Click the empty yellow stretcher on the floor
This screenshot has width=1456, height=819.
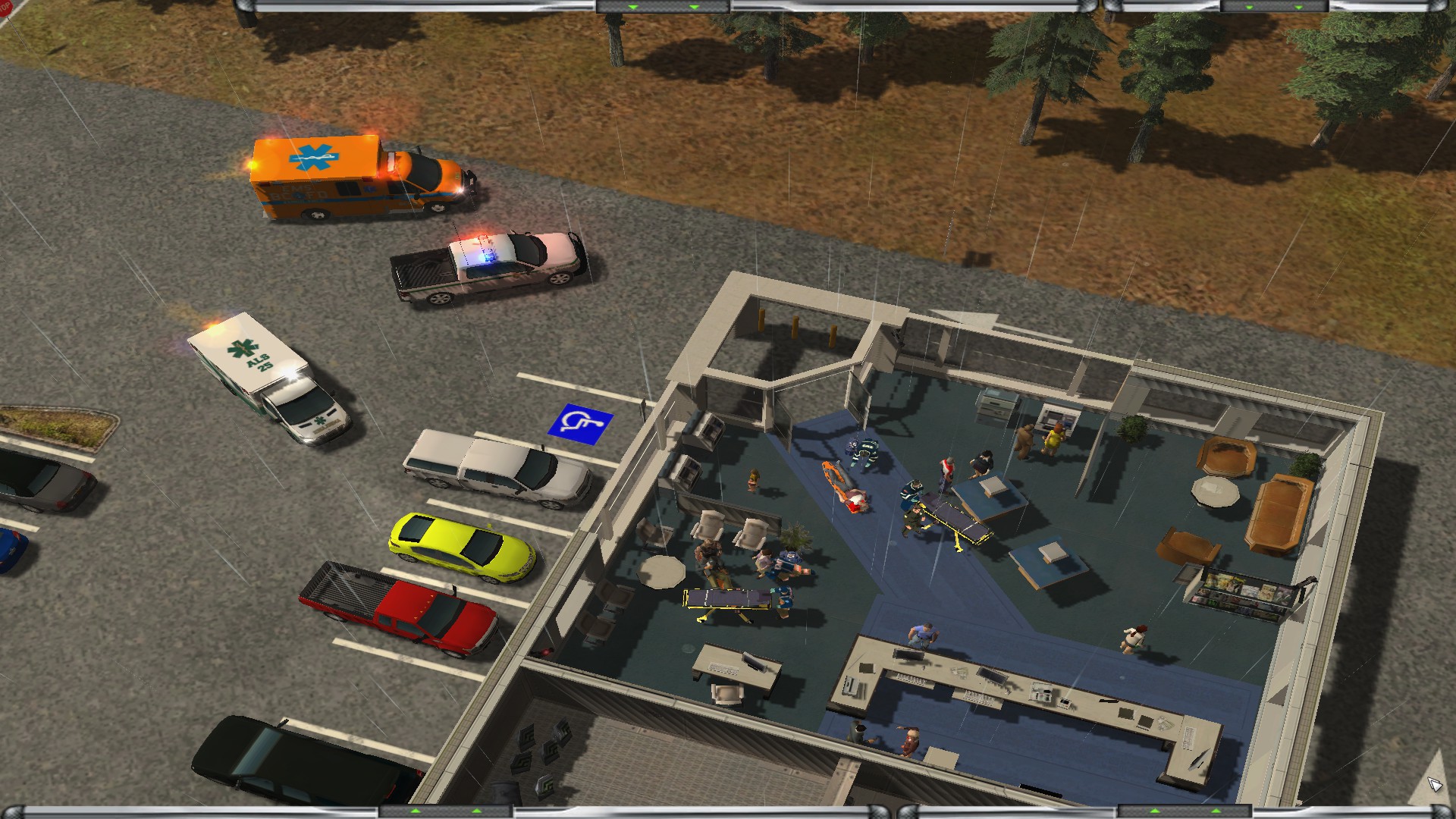click(728, 599)
